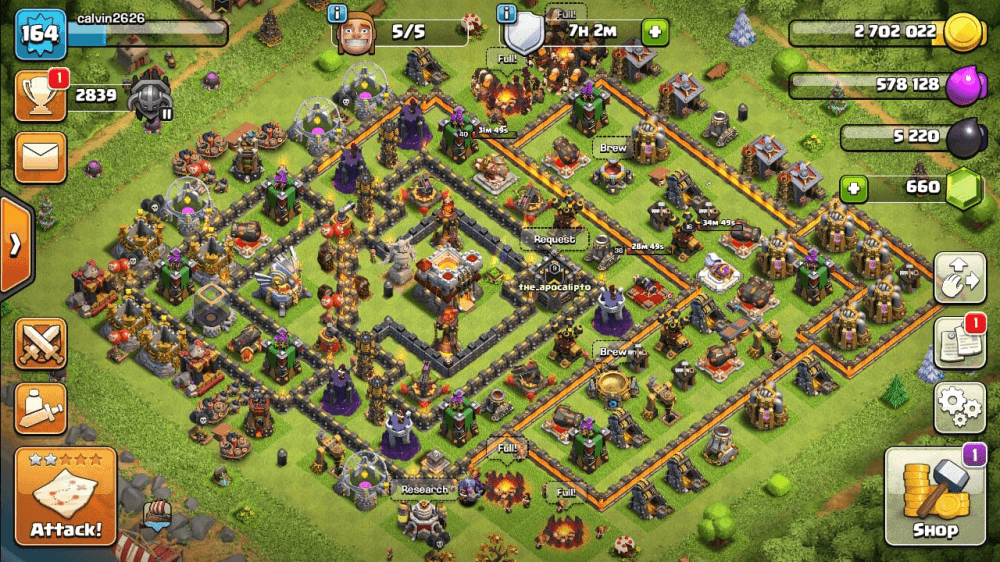Viewport: 1000px width, 562px height.
Task: Tap the Research bubble above the laboratory
Action: 424,490
